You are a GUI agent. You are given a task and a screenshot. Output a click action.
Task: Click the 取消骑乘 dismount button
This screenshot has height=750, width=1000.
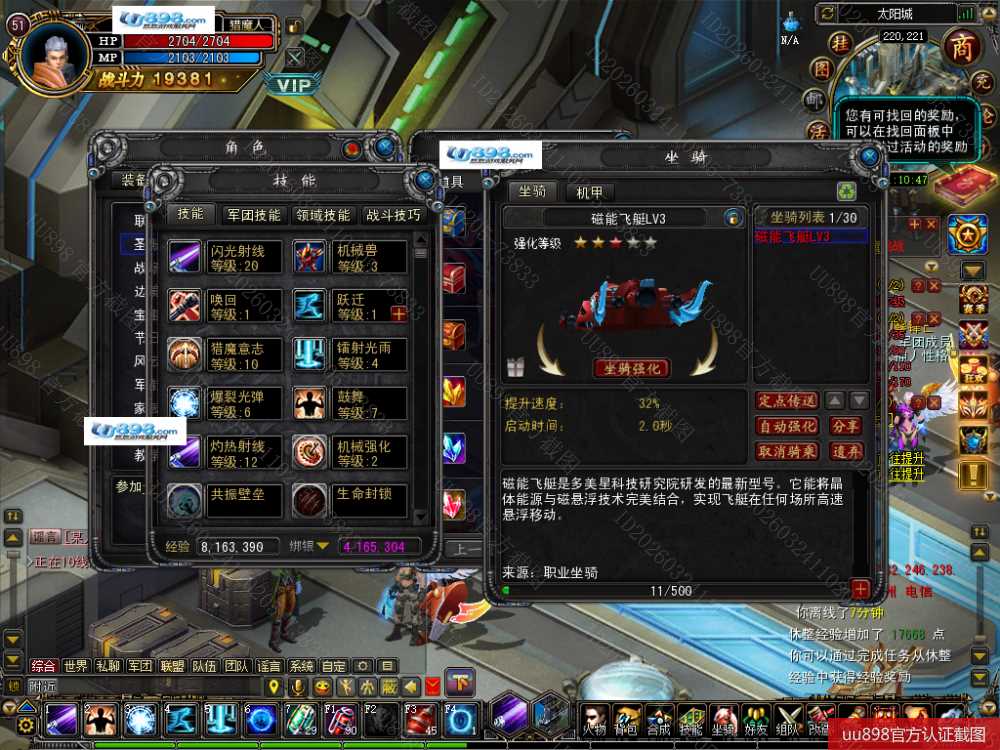pos(788,452)
